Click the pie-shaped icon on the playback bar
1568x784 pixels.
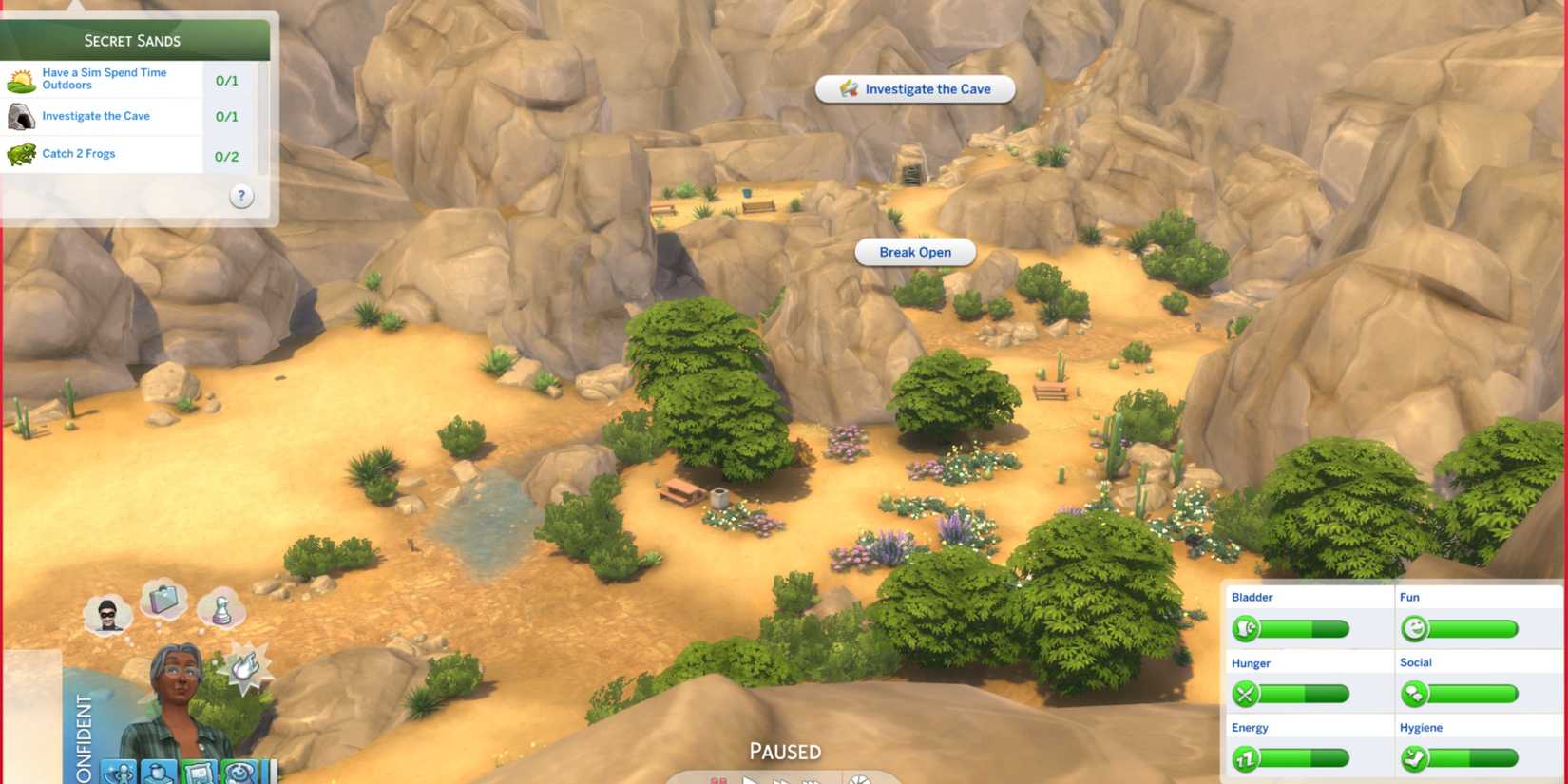(860, 779)
